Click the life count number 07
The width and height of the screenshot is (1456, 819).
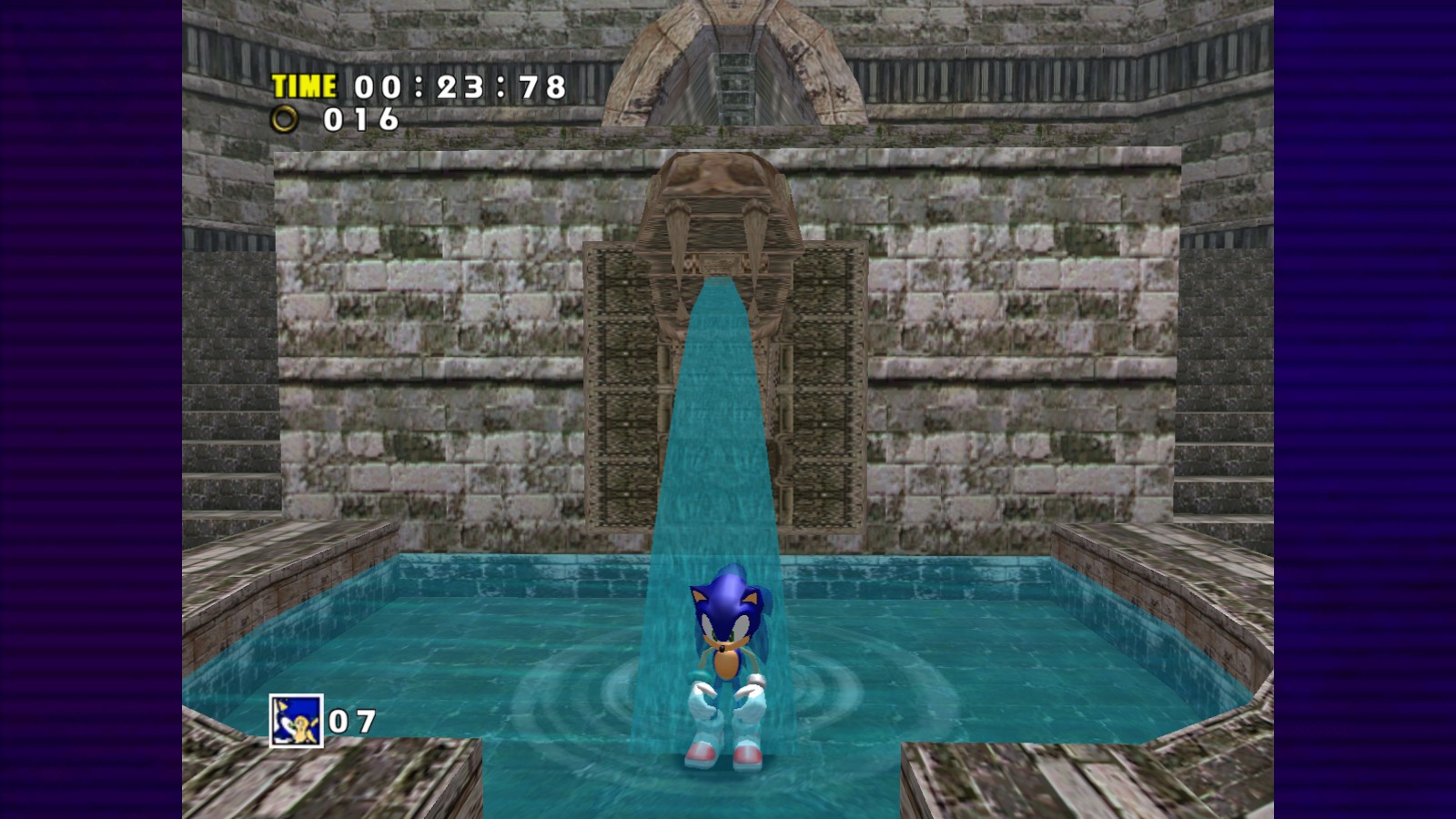pos(355,720)
